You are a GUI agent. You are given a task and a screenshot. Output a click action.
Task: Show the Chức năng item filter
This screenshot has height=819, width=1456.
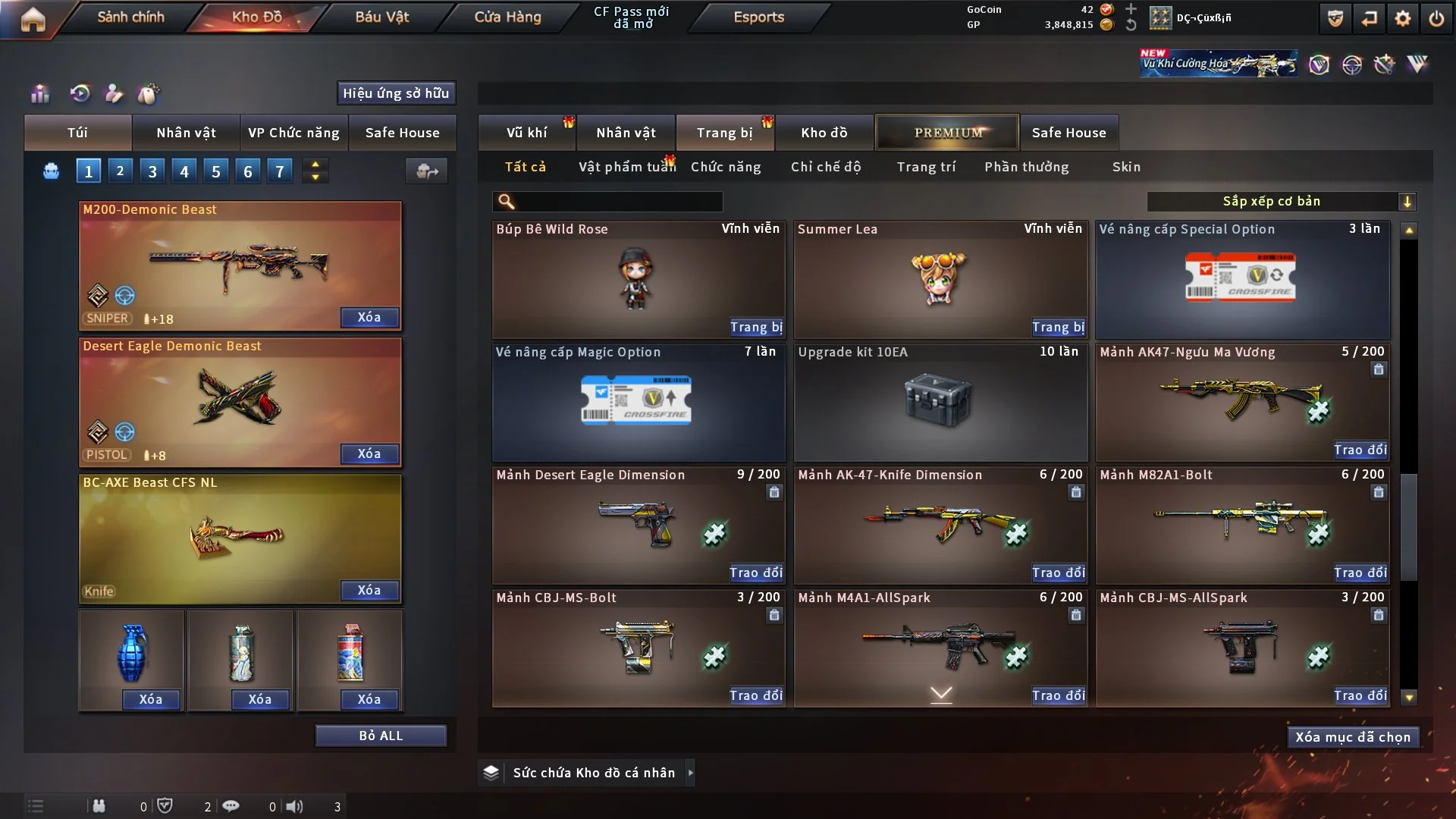726,167
